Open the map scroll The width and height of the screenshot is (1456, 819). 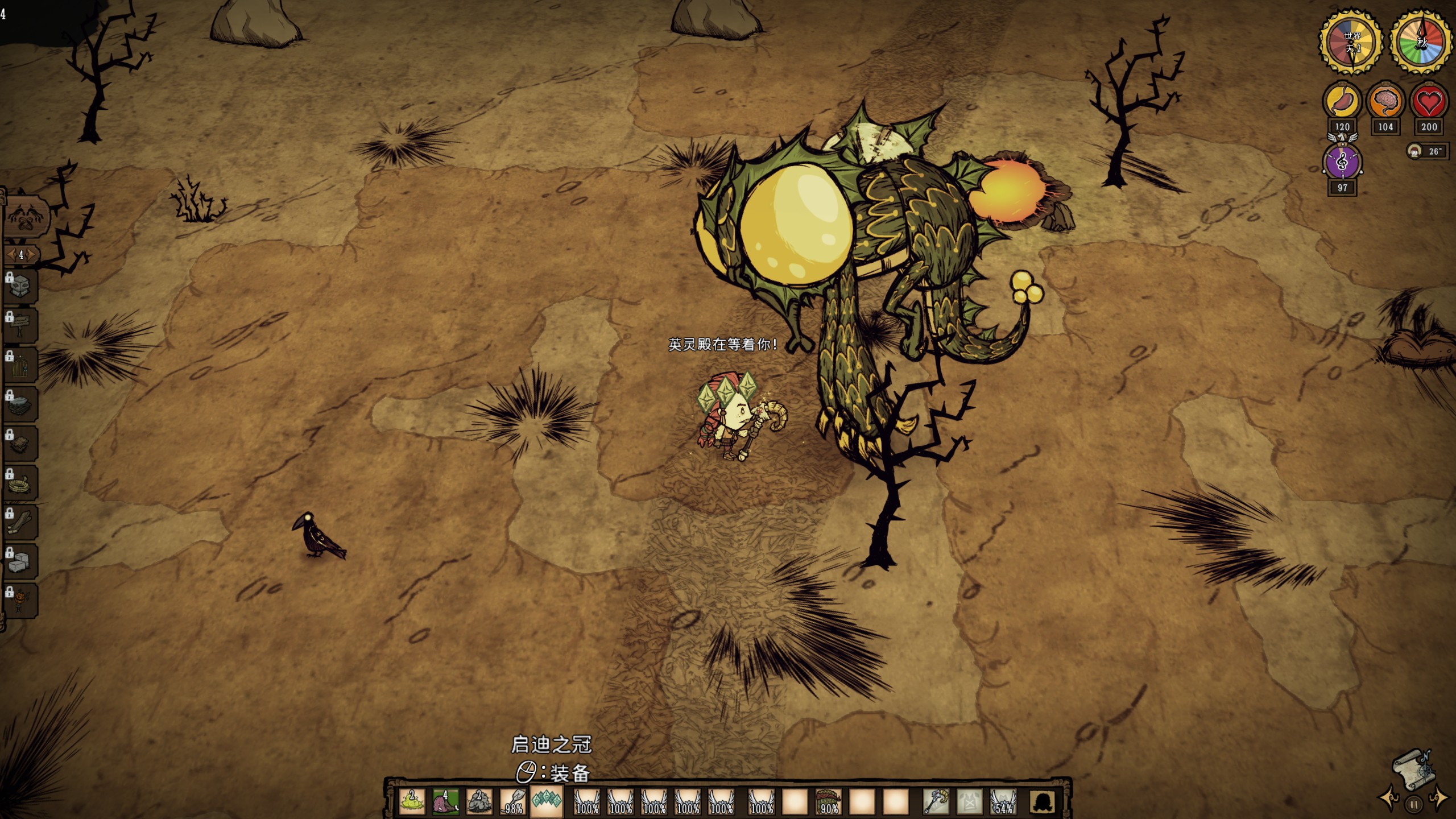[1413, 770]
